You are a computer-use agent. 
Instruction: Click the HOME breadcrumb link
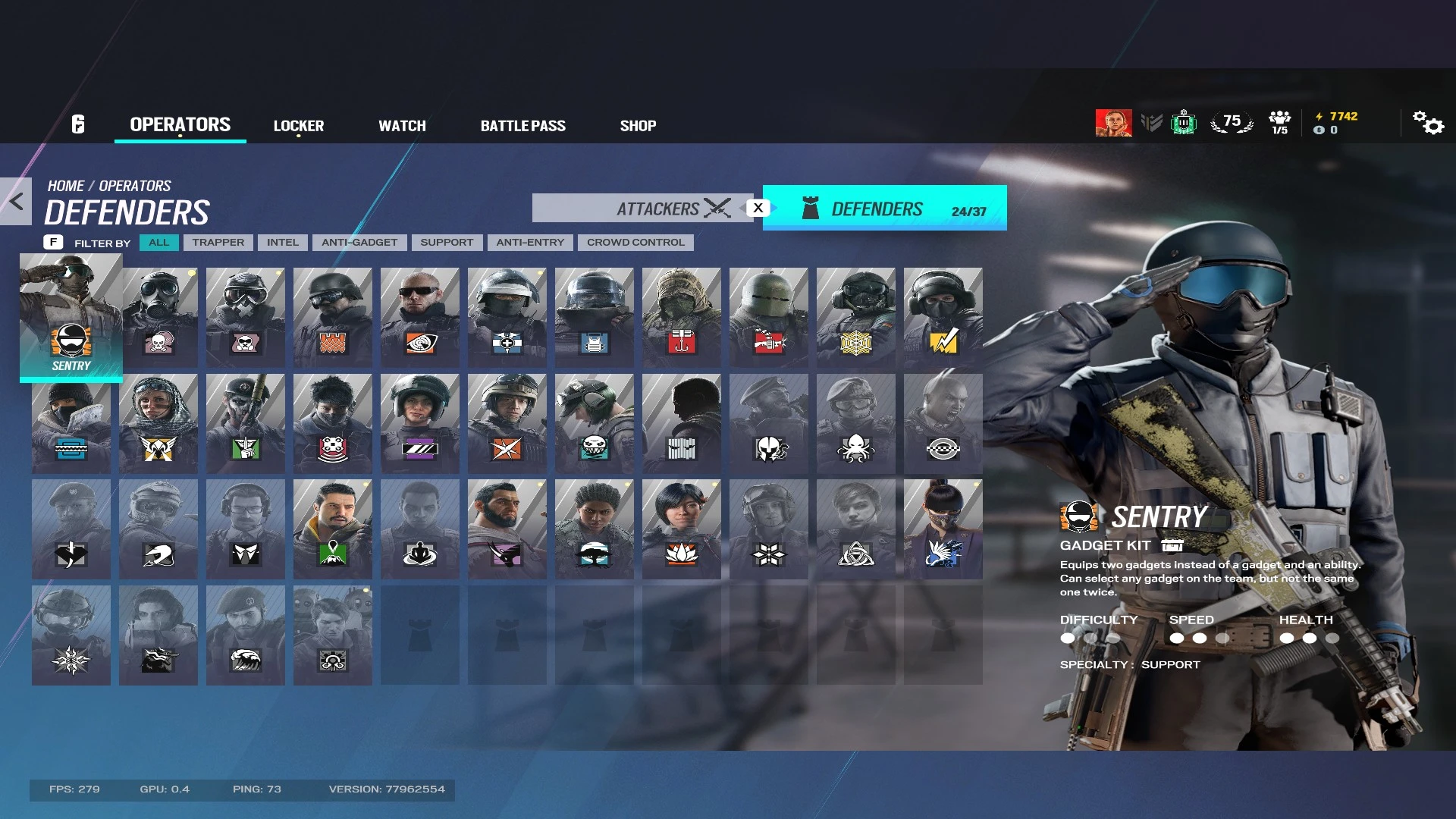click(67, 185)
